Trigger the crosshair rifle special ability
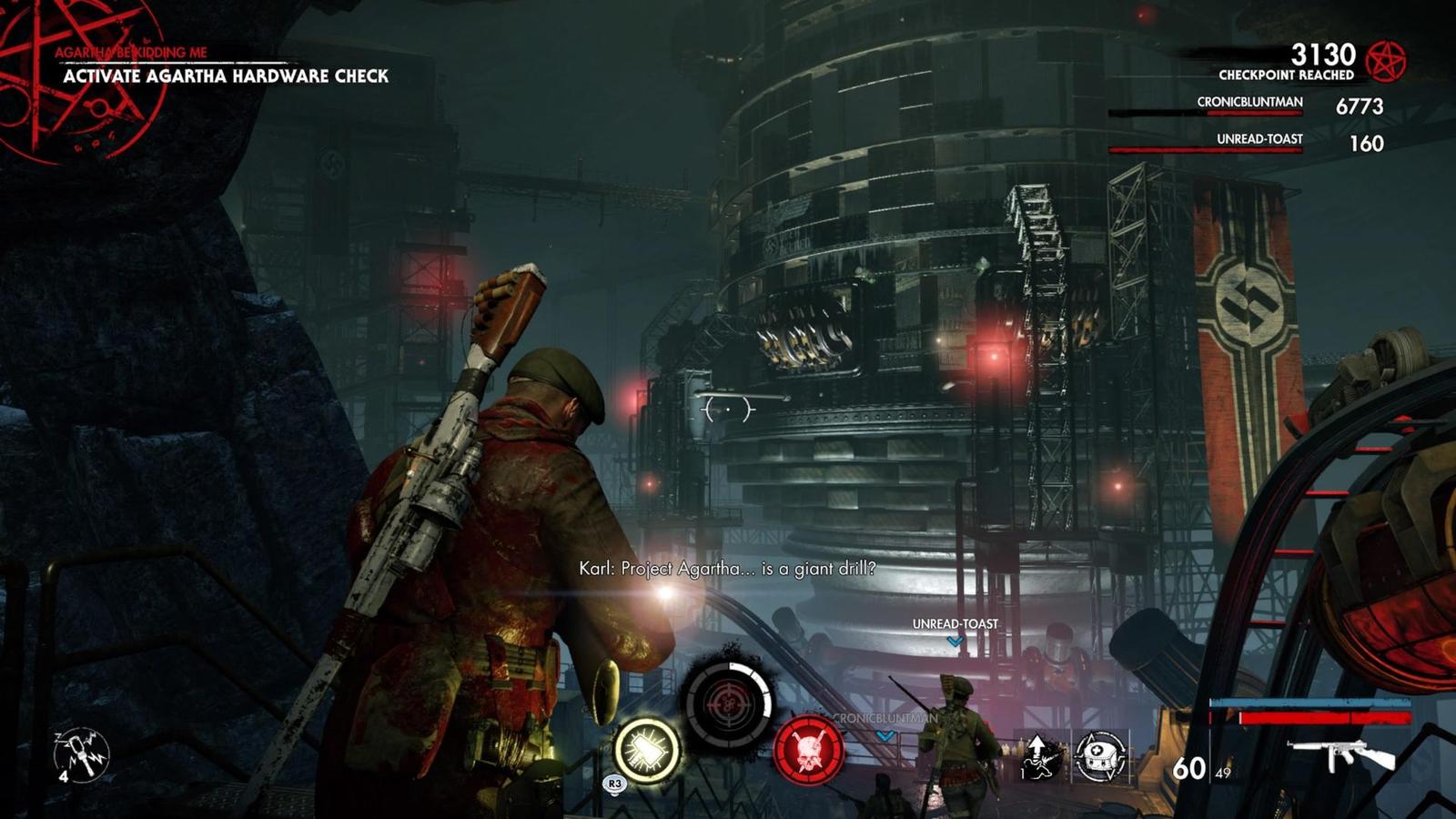 coord(727,703)
